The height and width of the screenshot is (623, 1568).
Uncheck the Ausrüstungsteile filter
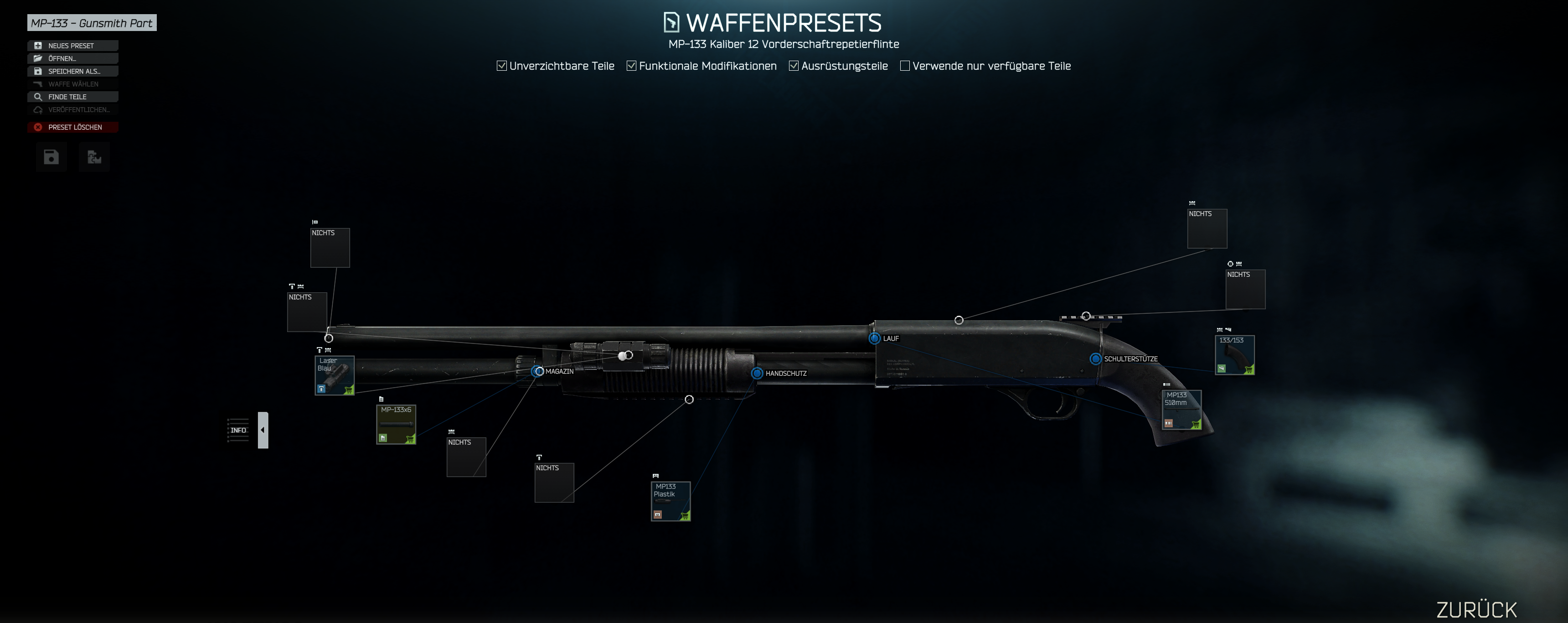click(x=794, y=66)
